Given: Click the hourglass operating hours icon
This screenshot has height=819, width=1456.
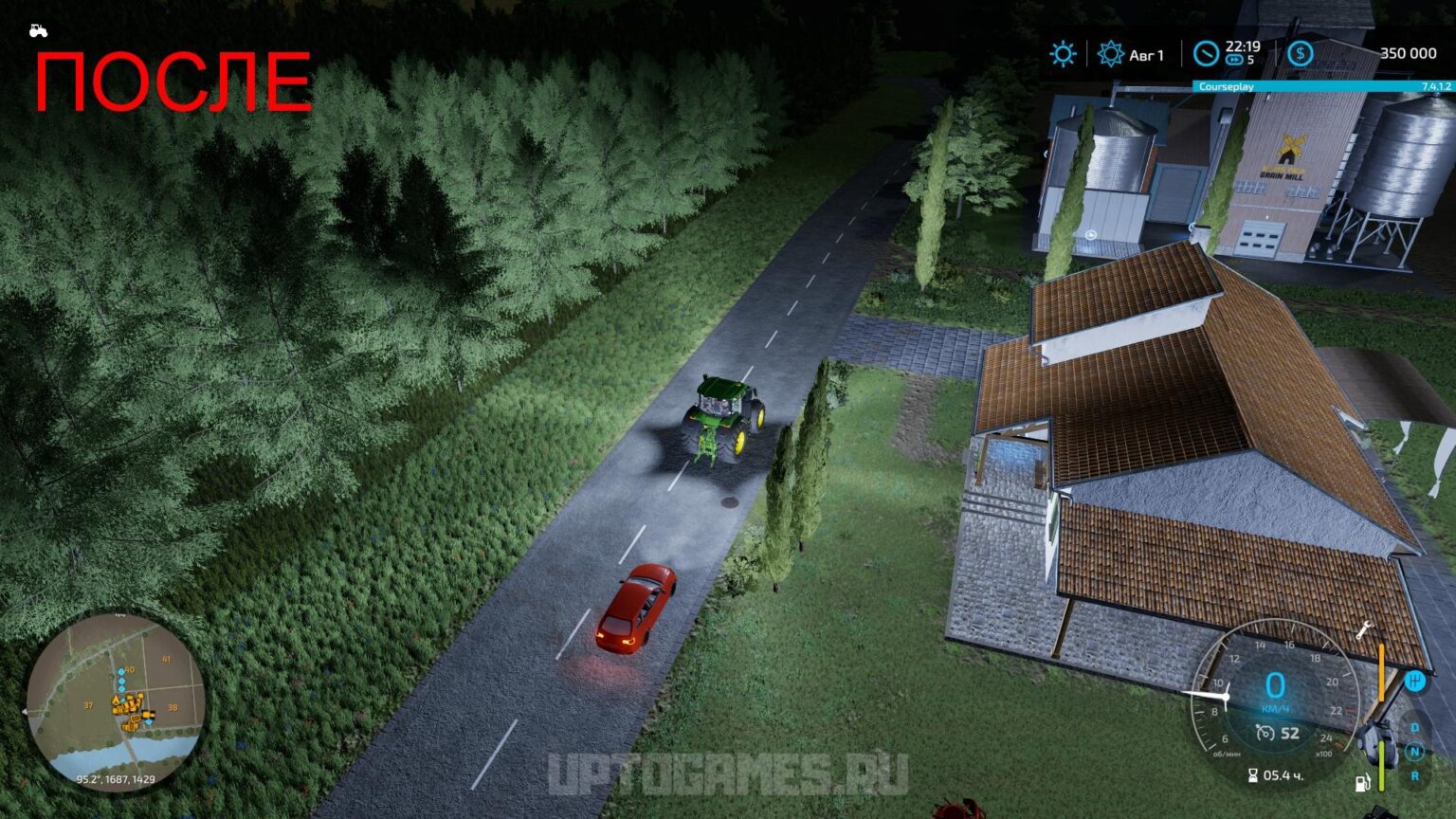Looking at the screenshot, I should 1253,775.
